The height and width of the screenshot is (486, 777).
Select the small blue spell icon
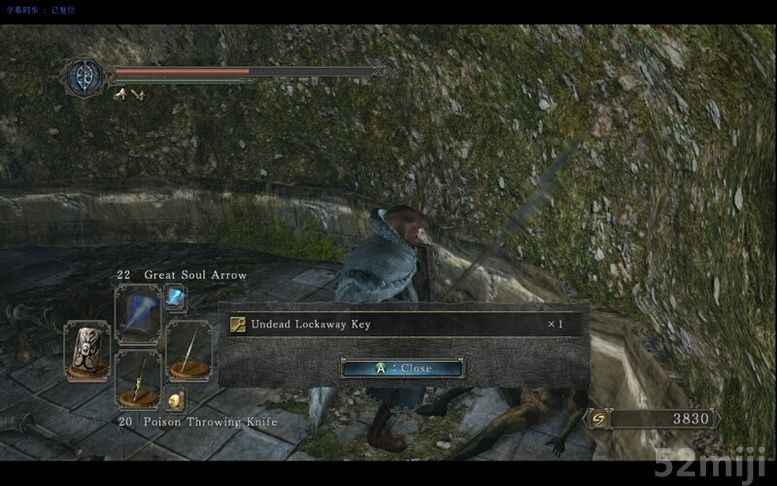pos(175,296)
